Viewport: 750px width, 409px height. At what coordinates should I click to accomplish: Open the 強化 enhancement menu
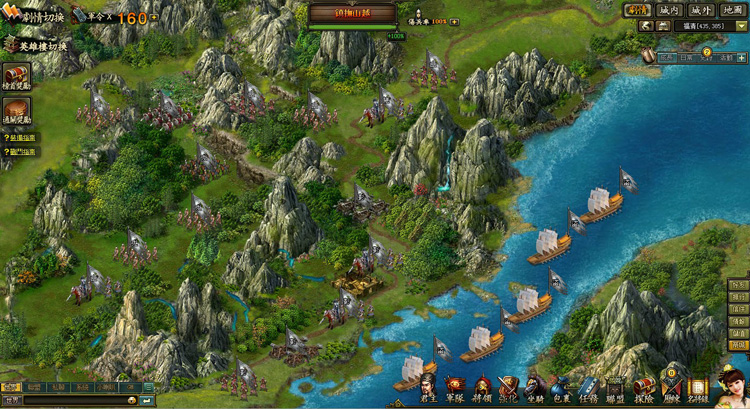point(509,389)
